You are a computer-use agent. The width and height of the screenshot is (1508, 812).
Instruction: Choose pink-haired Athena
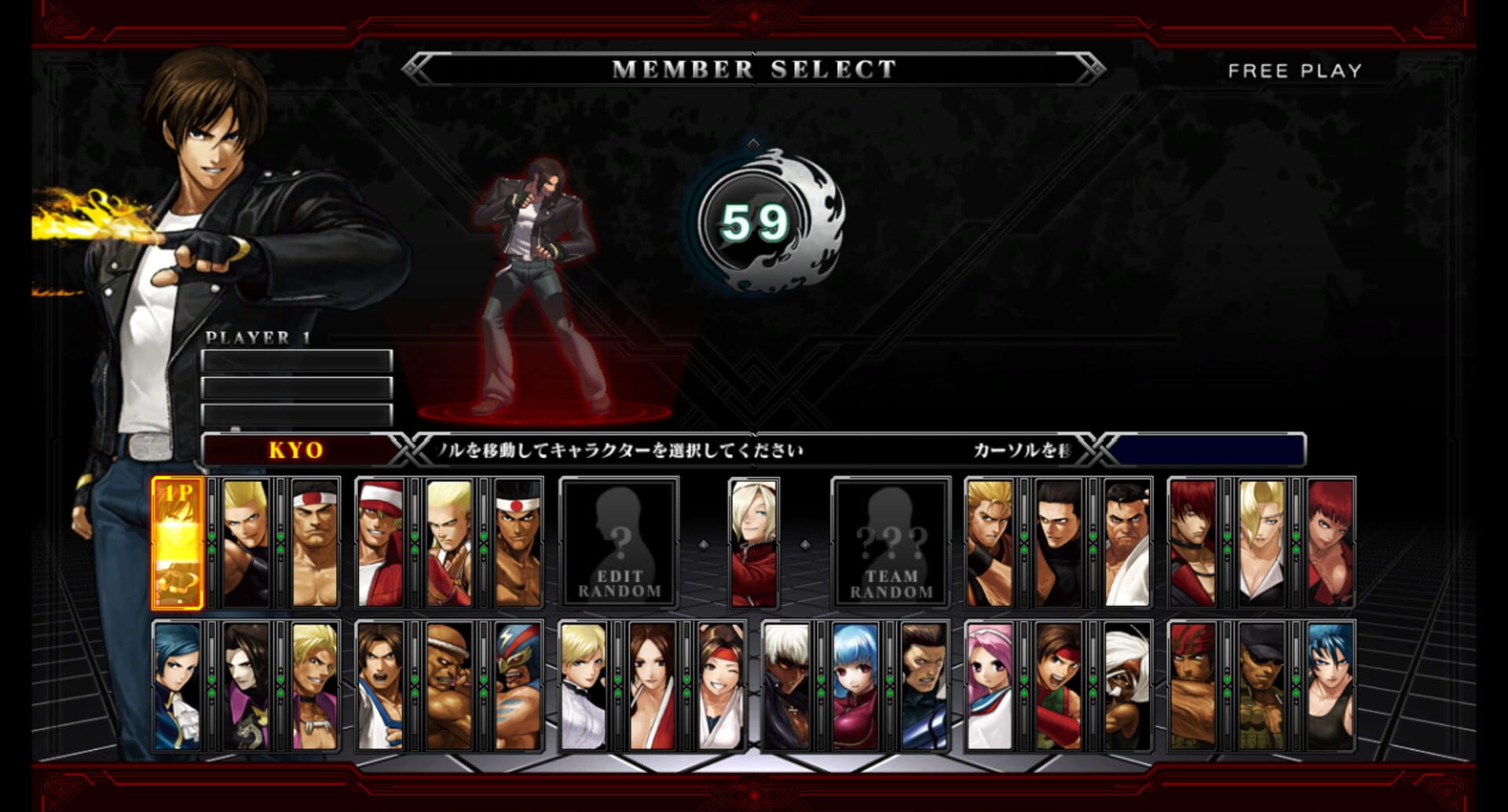tap(990, 686)
